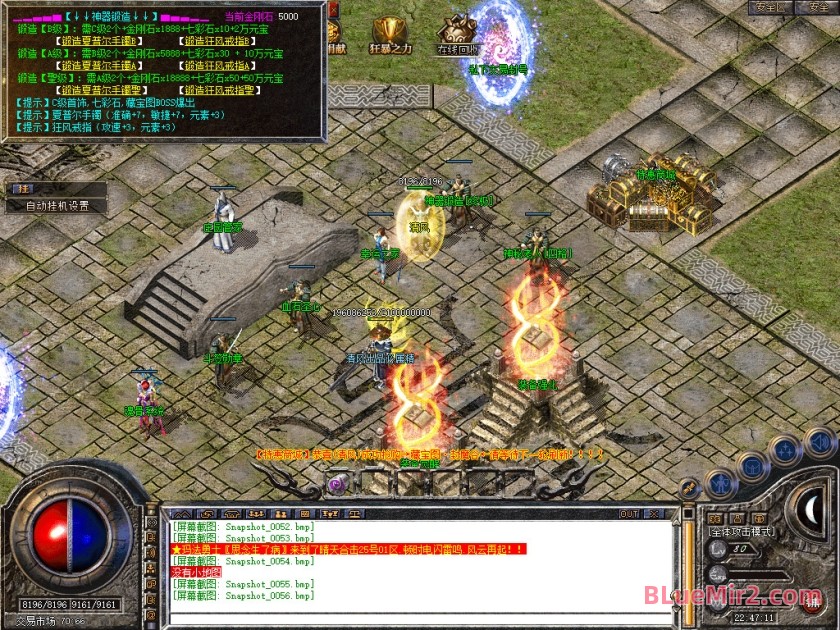Open the 在线回收 recycle icon
Screen dimensions: 840x630
coord(457,33)
